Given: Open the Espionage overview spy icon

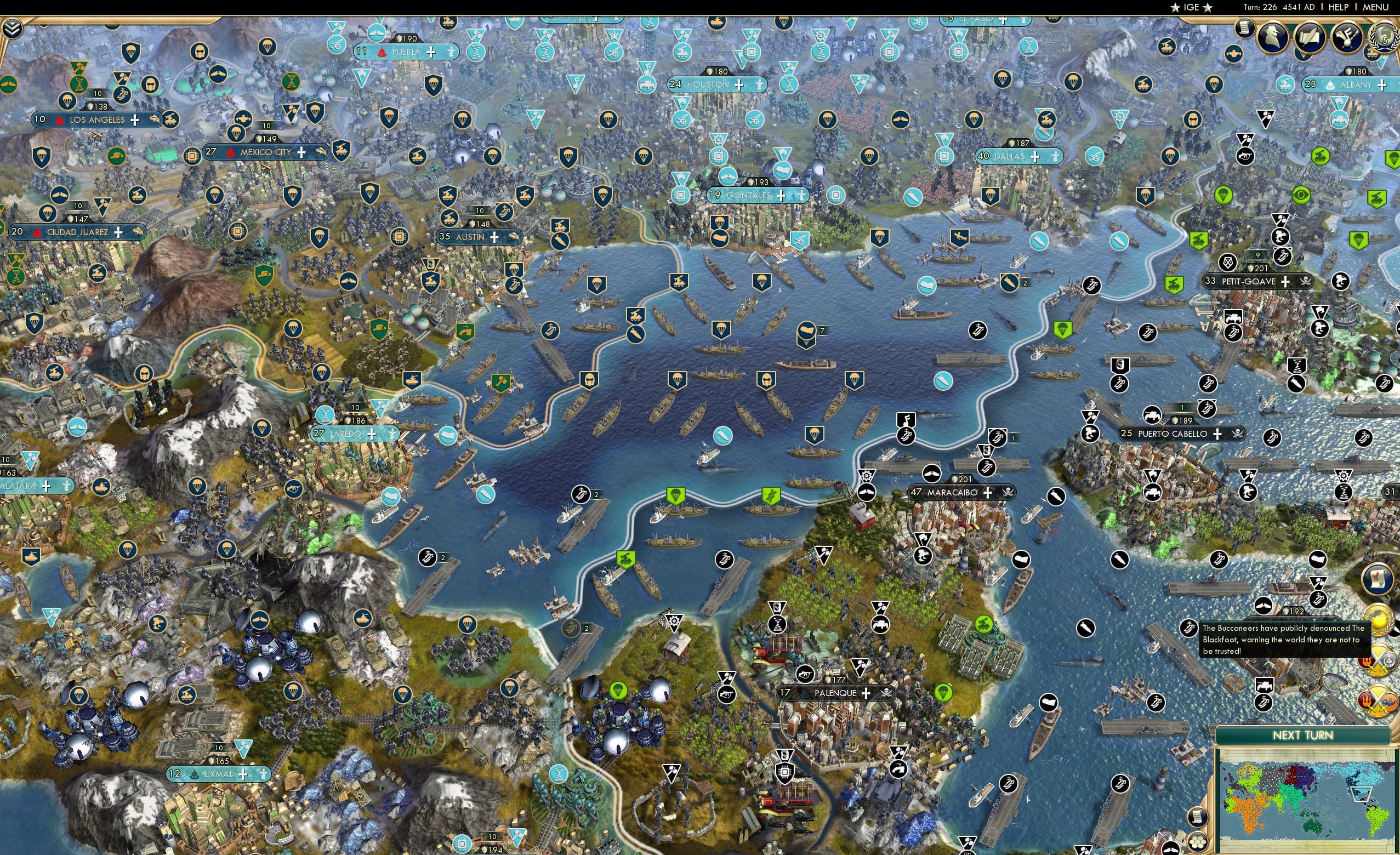Looking at the screenshot, I should click(x=1272, y=37).
